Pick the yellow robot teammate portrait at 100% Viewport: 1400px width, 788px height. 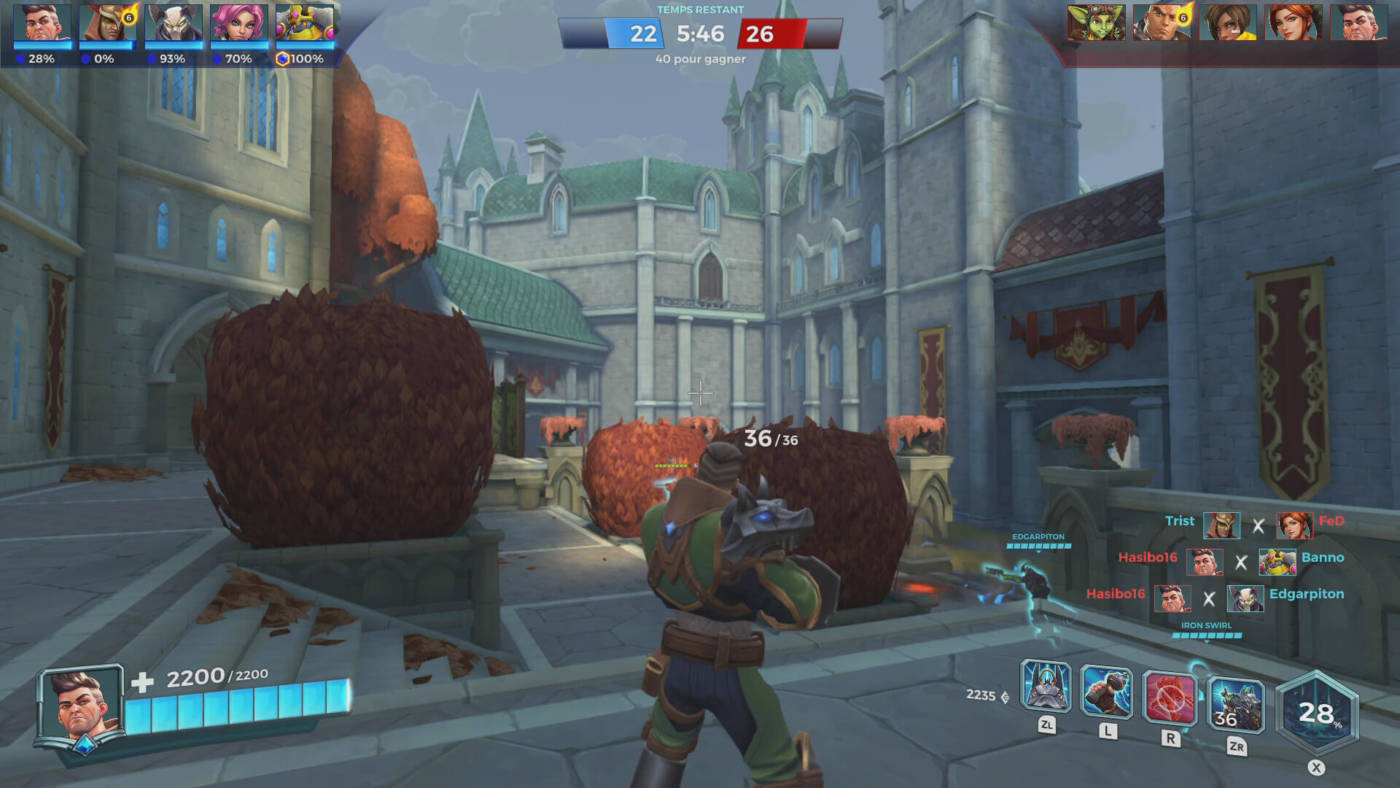(304, 23)
